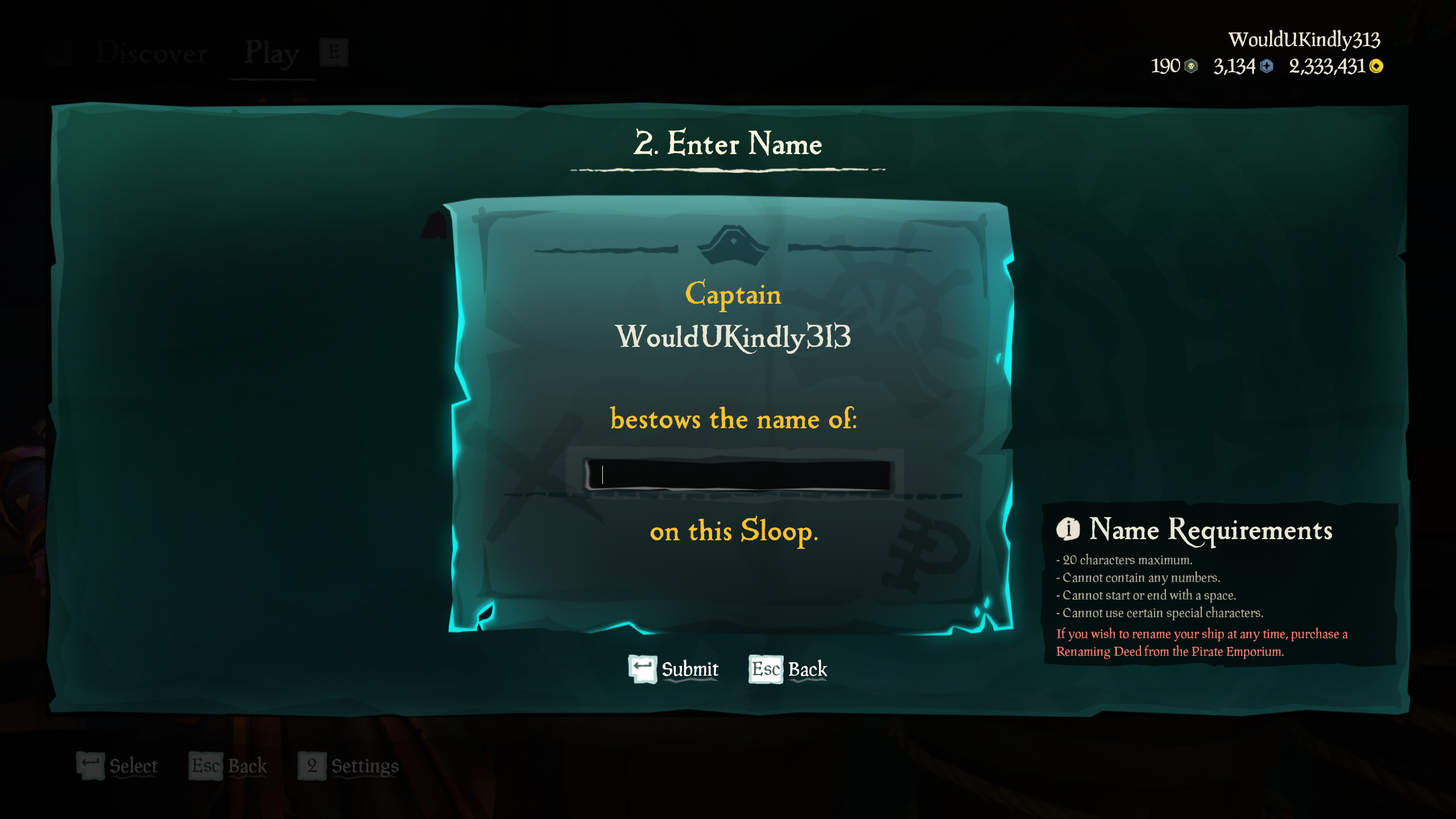Switch to the Play tab
The image size is (1456, 819).
(x=271, y=53)
